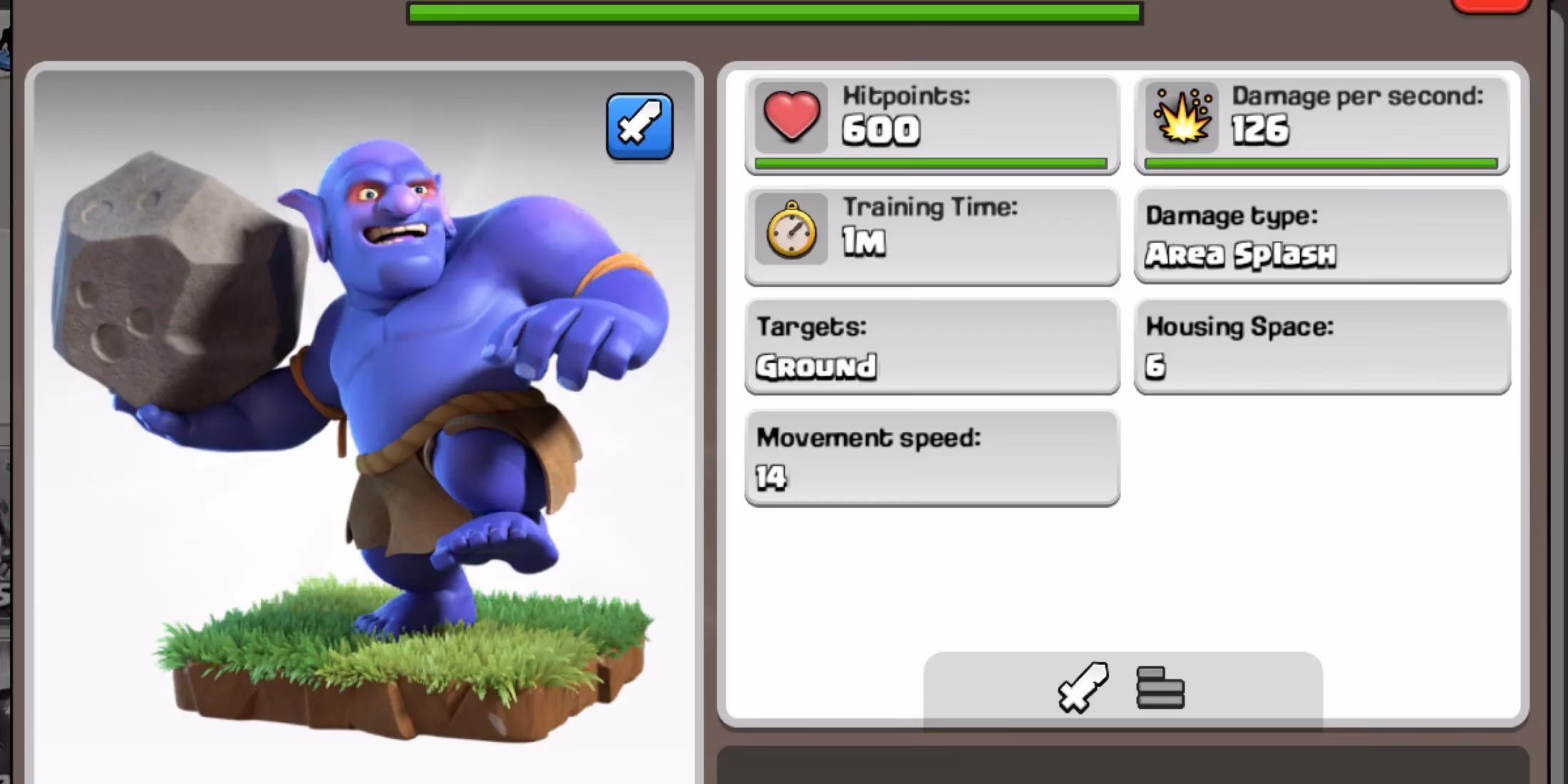Screen dimensions: 1568x784
Task: Click the Movement speed stat box
Action: (930, 460)
